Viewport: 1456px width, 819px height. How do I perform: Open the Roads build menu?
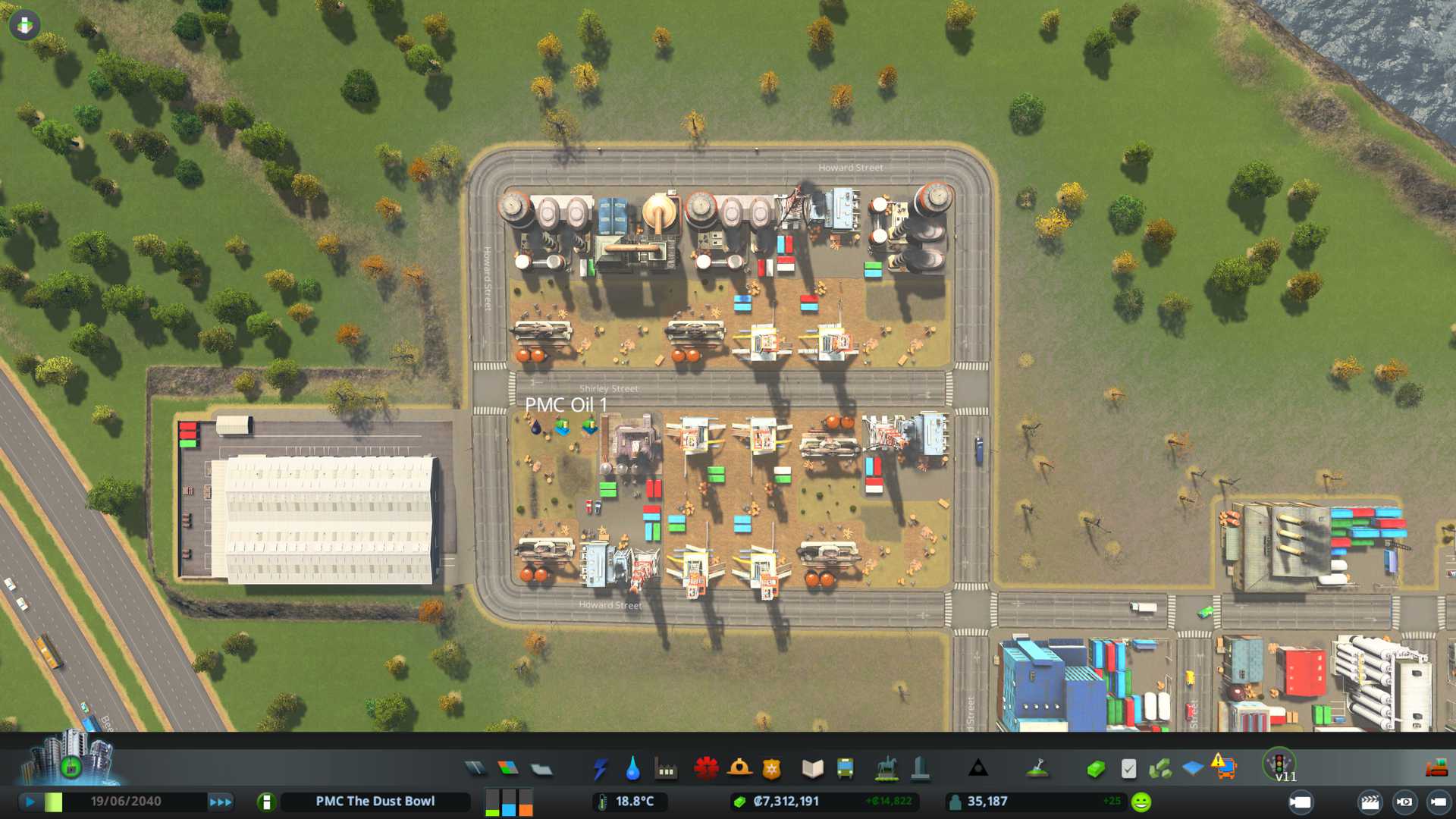point(475,769)
